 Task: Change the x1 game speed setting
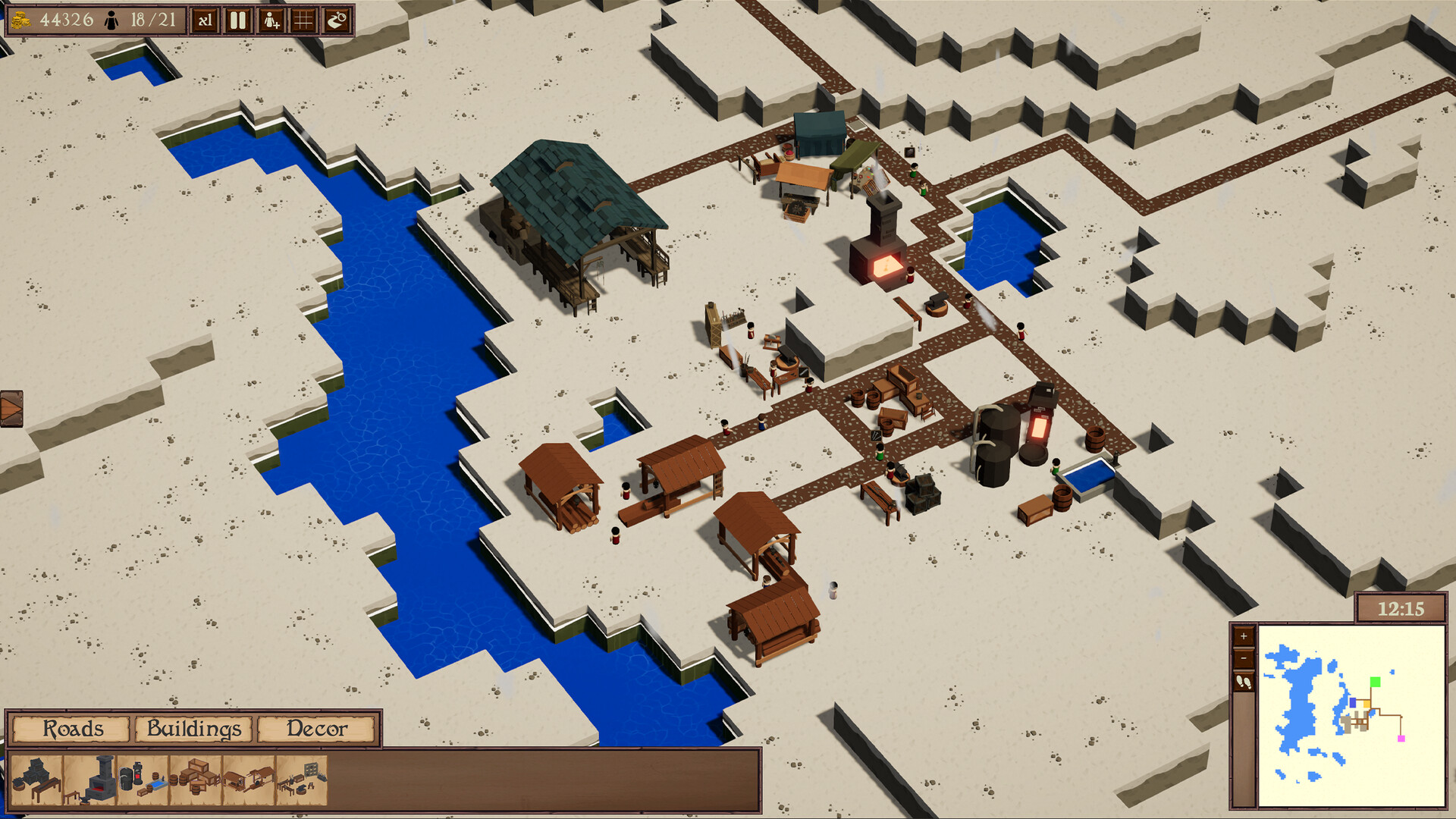[205, 20]
